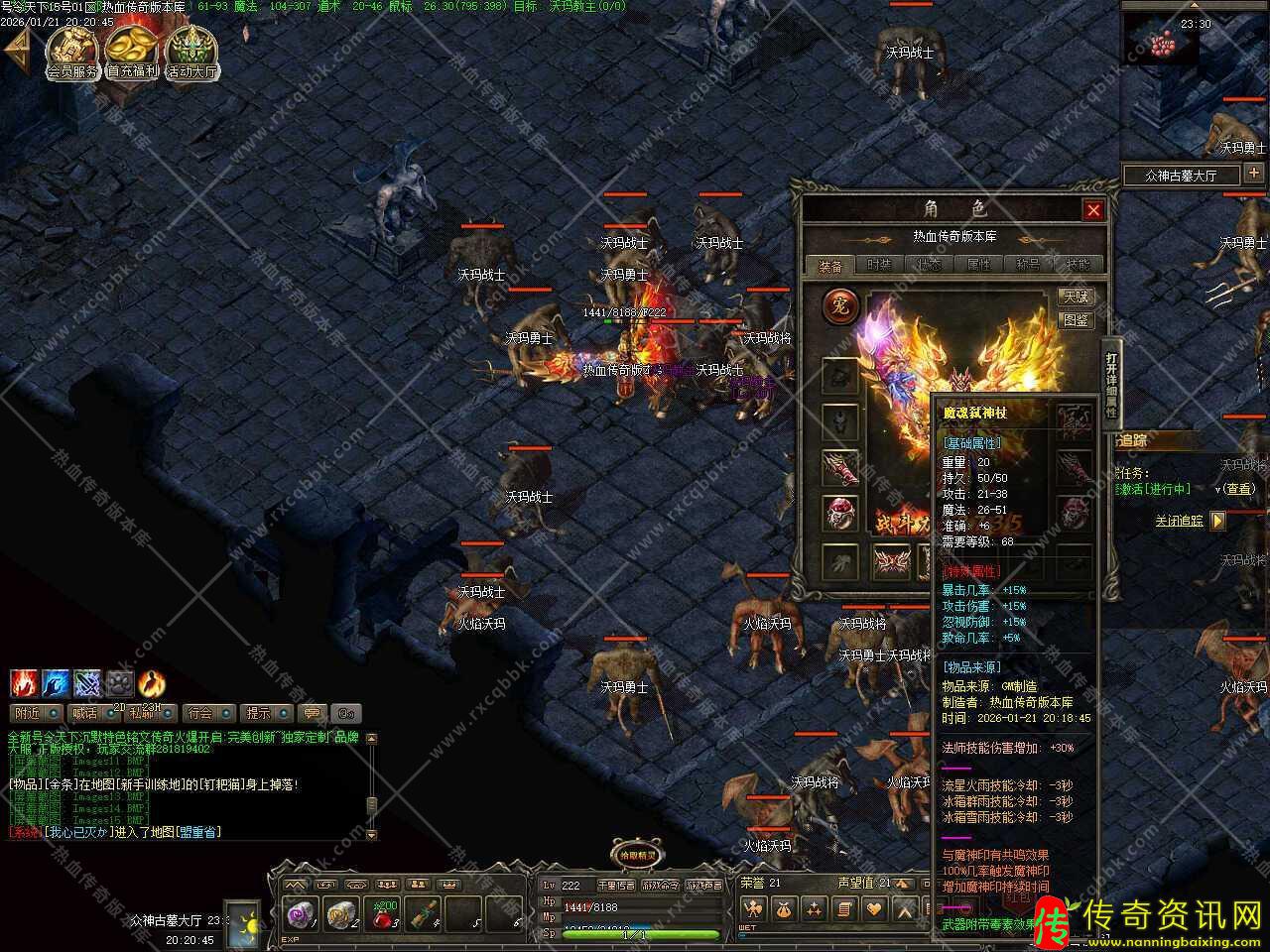Expand 打开详细属性 detailed attributes panel
This screenshot has width=1270, height=952.
tap(1111, 383)
